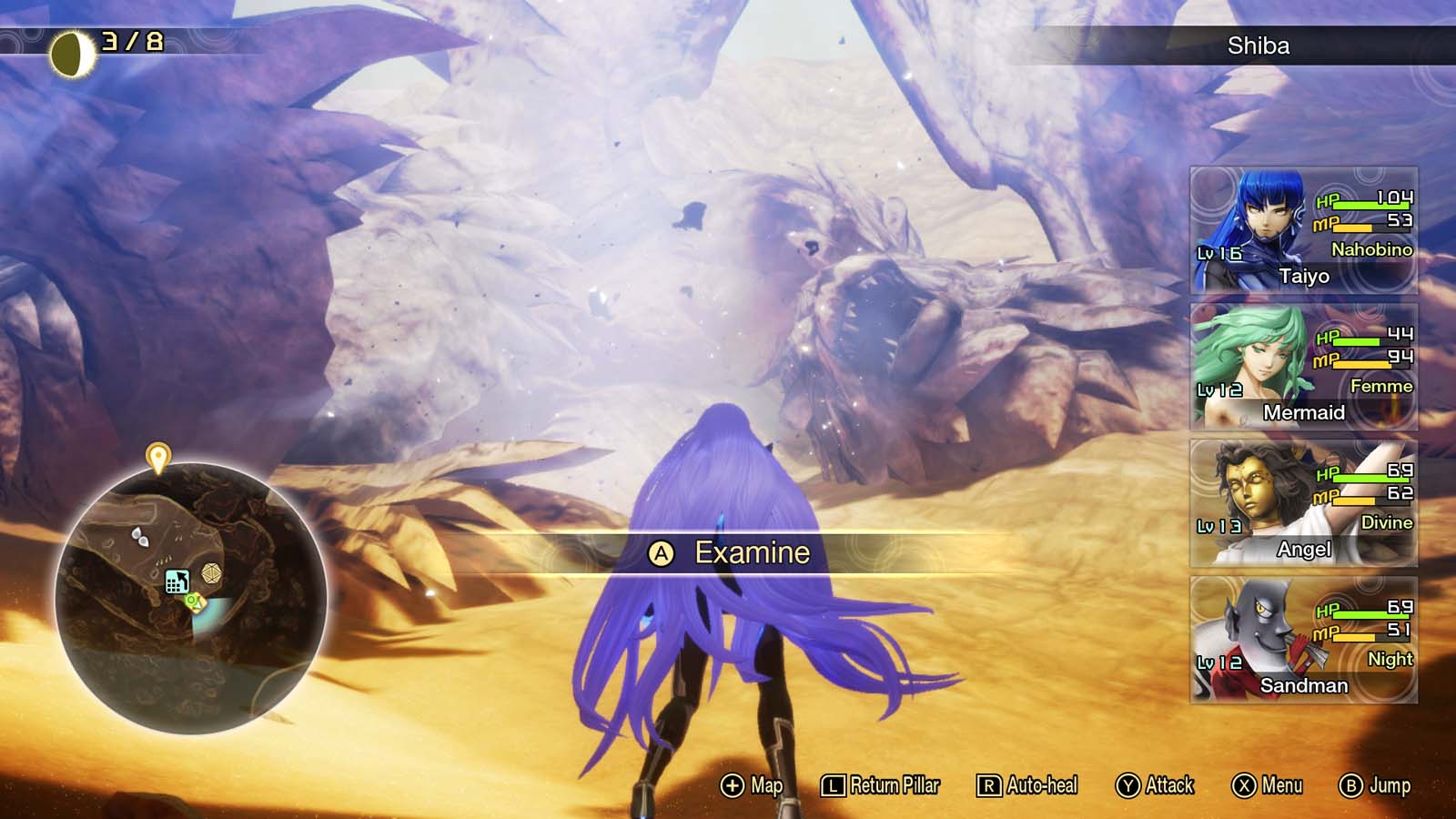The width and height of the screenshot is (1456, 819).
Task: Select the green player arrow marker on the minimap
Action: [192, 601]
